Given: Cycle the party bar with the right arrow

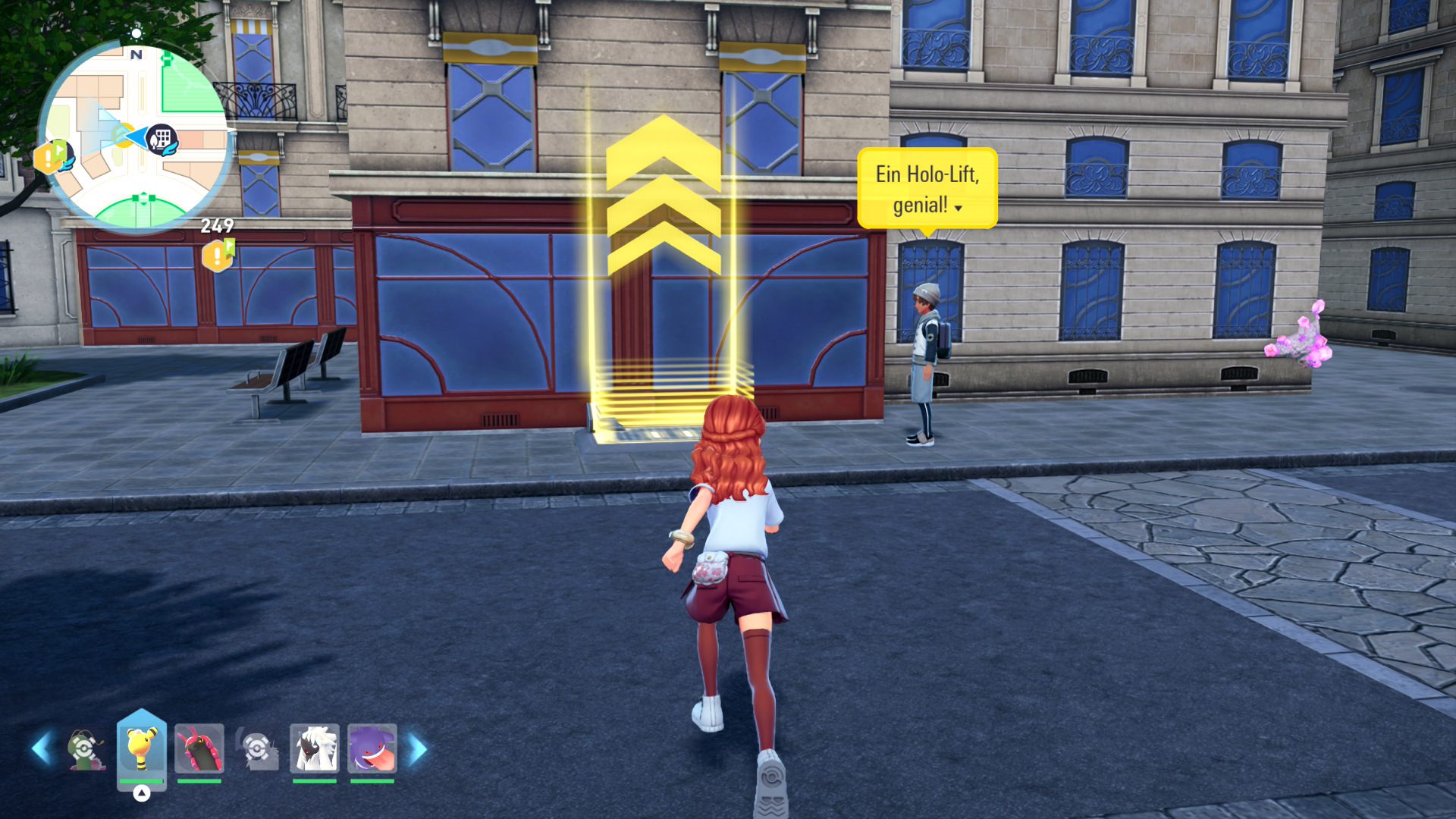Looking at the screenshot, I should coord(418,748).
